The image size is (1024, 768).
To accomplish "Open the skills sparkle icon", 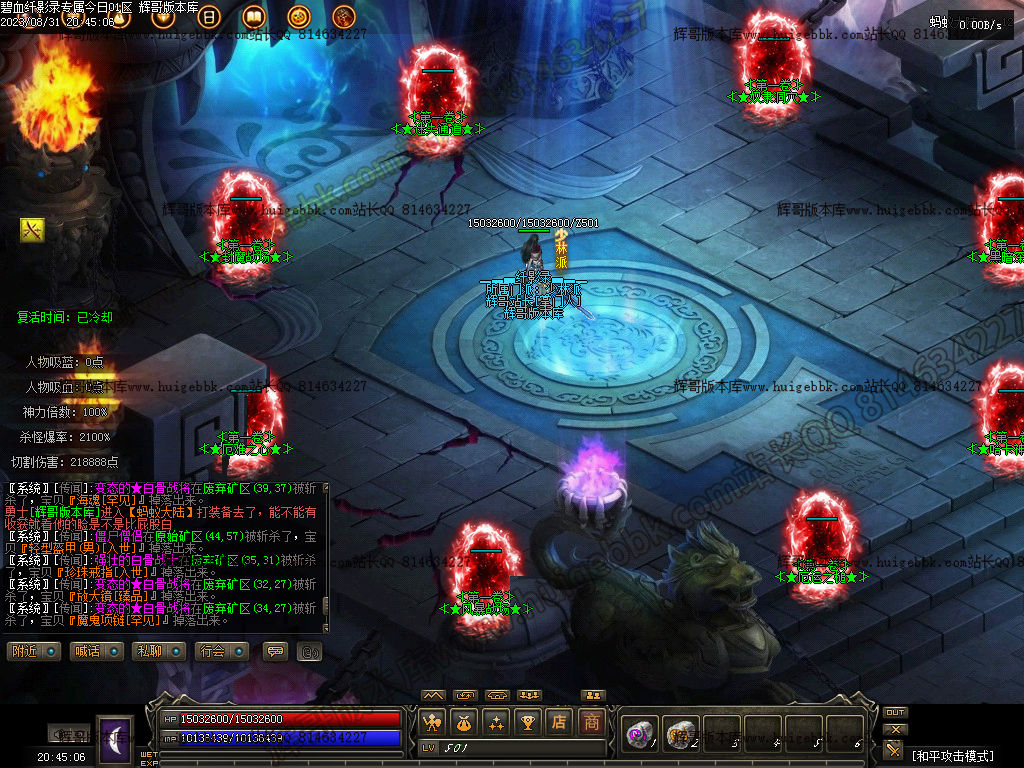I will tap(495, 721).
